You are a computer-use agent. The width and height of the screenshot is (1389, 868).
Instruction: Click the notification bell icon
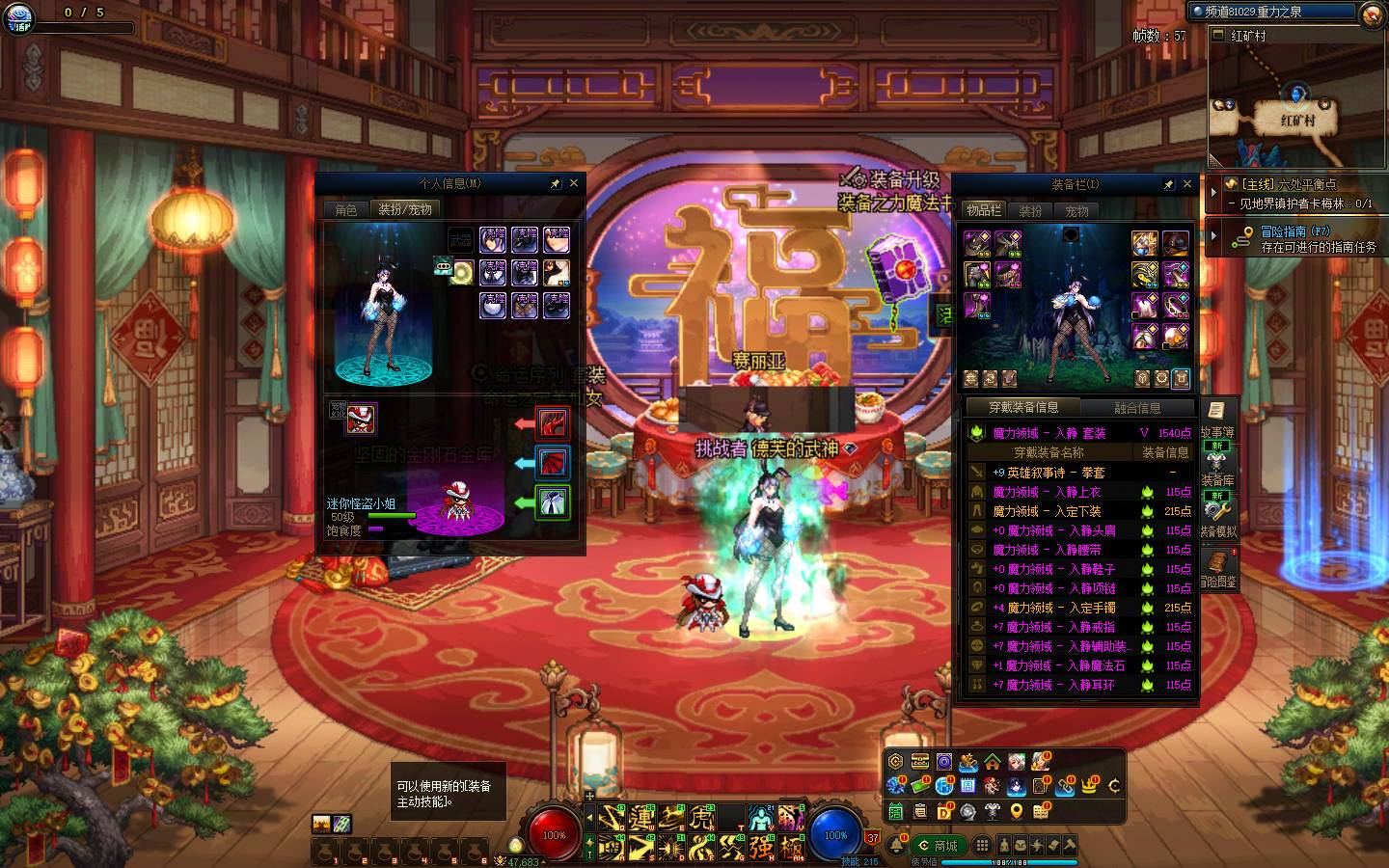pos(896,845)
